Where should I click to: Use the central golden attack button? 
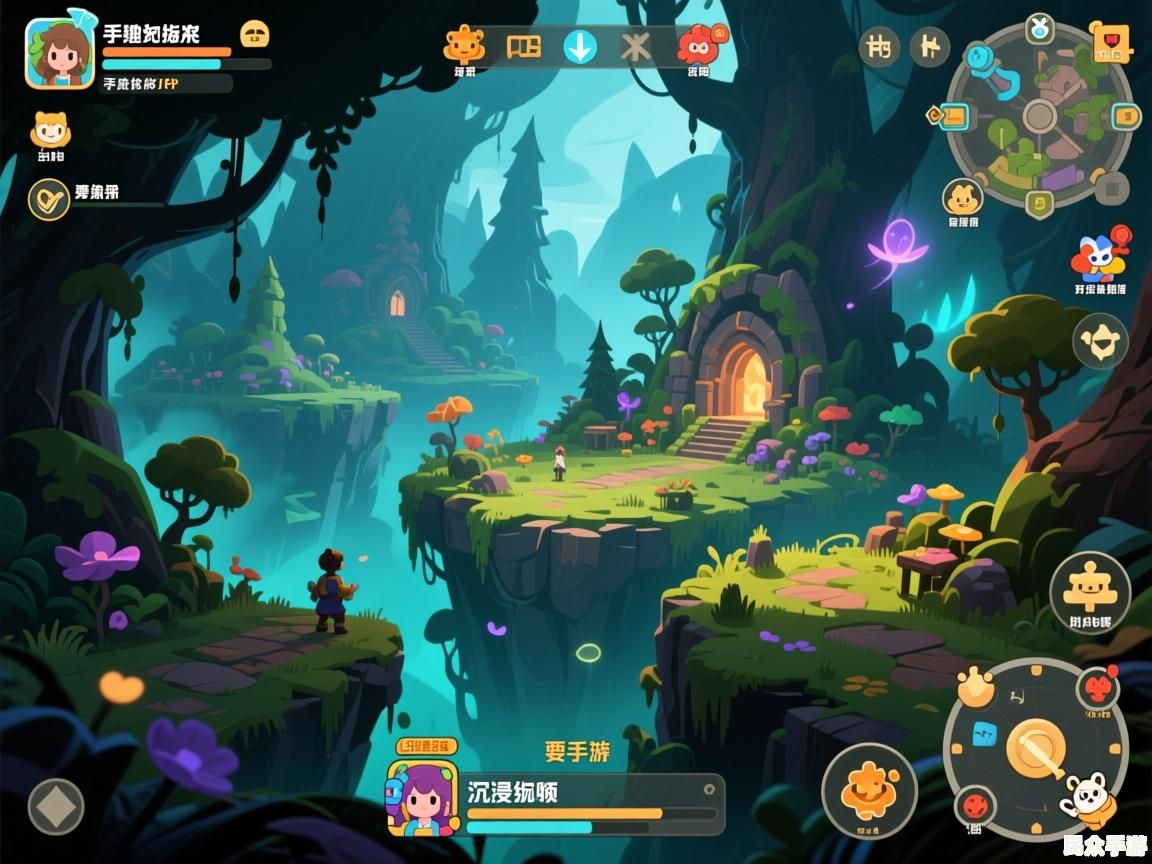pyautogui.click(x=1035, y=748)
